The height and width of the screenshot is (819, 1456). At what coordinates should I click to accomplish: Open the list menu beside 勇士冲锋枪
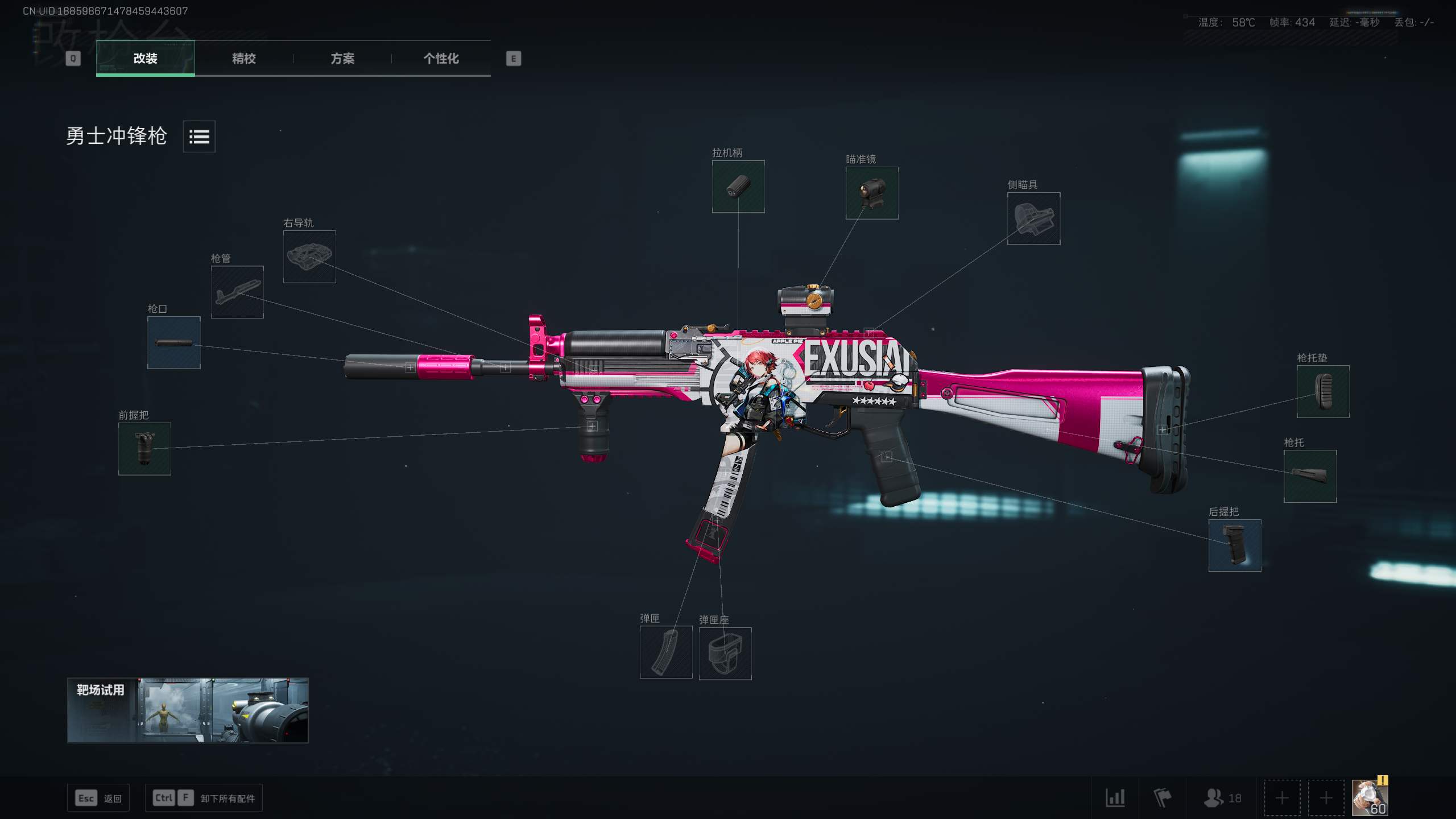click(x=199, y=136)
